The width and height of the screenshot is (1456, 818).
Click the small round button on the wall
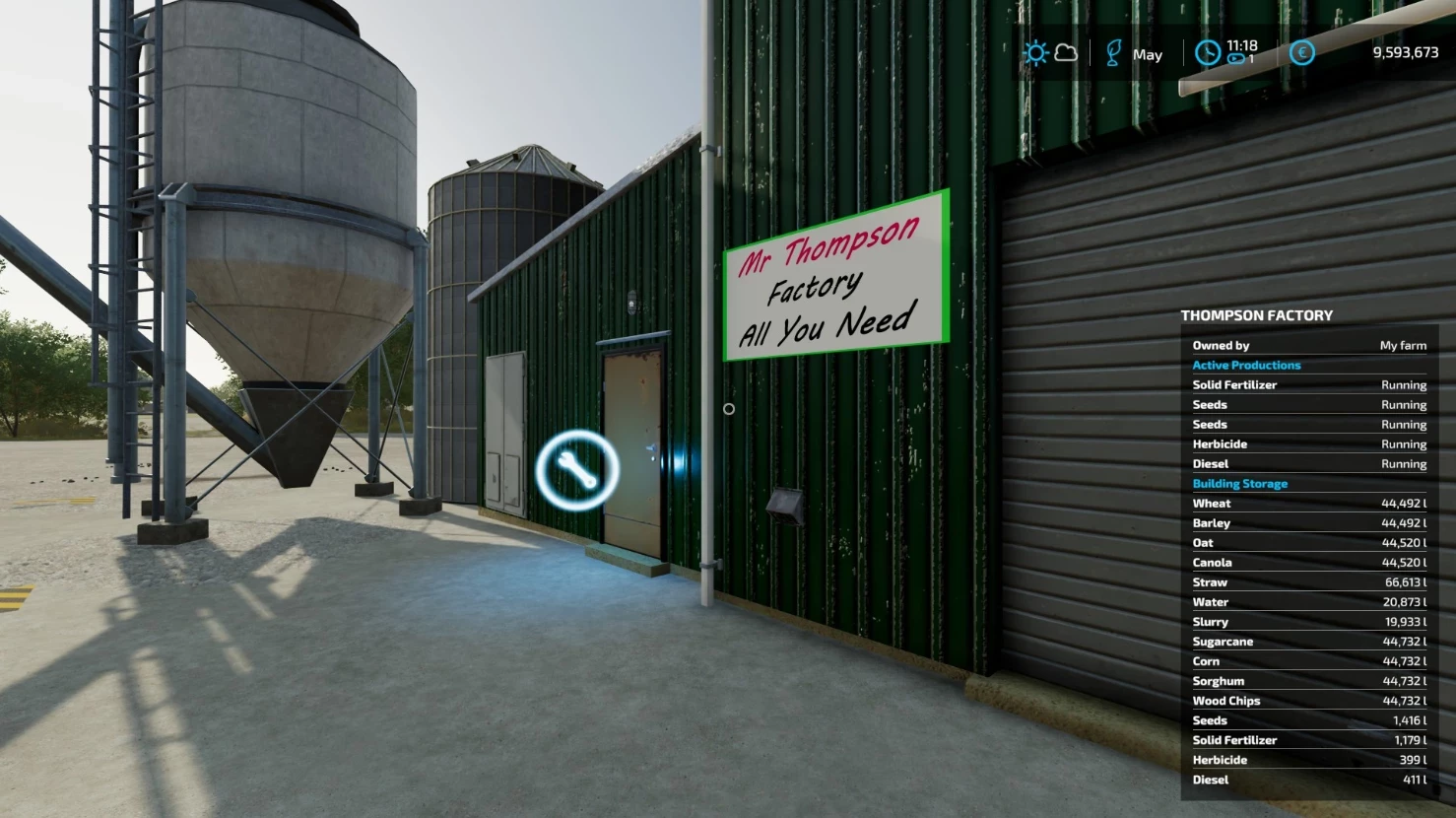[x=729, y=408]
